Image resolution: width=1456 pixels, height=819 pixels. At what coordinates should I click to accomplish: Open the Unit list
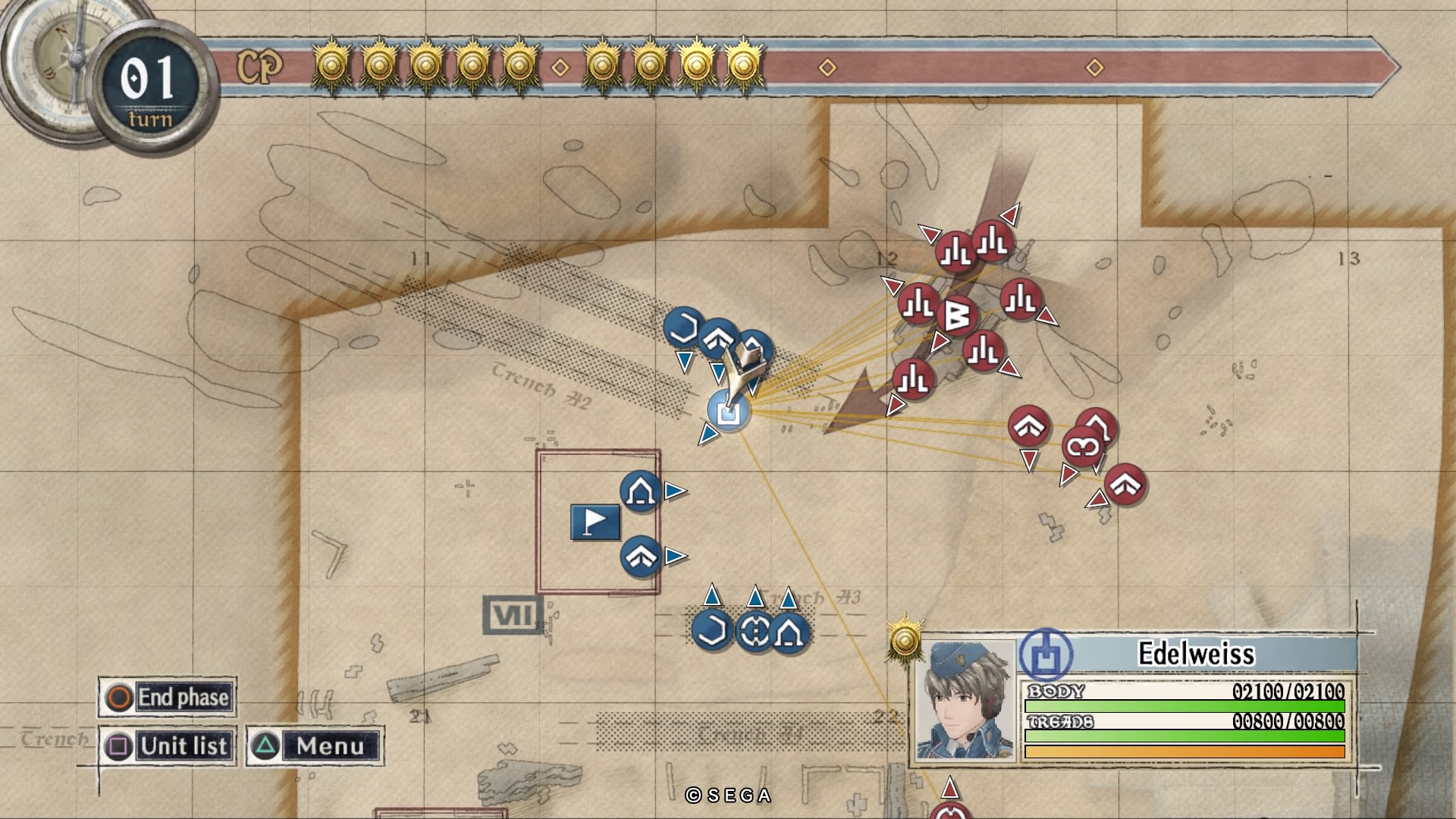point(168,746)
